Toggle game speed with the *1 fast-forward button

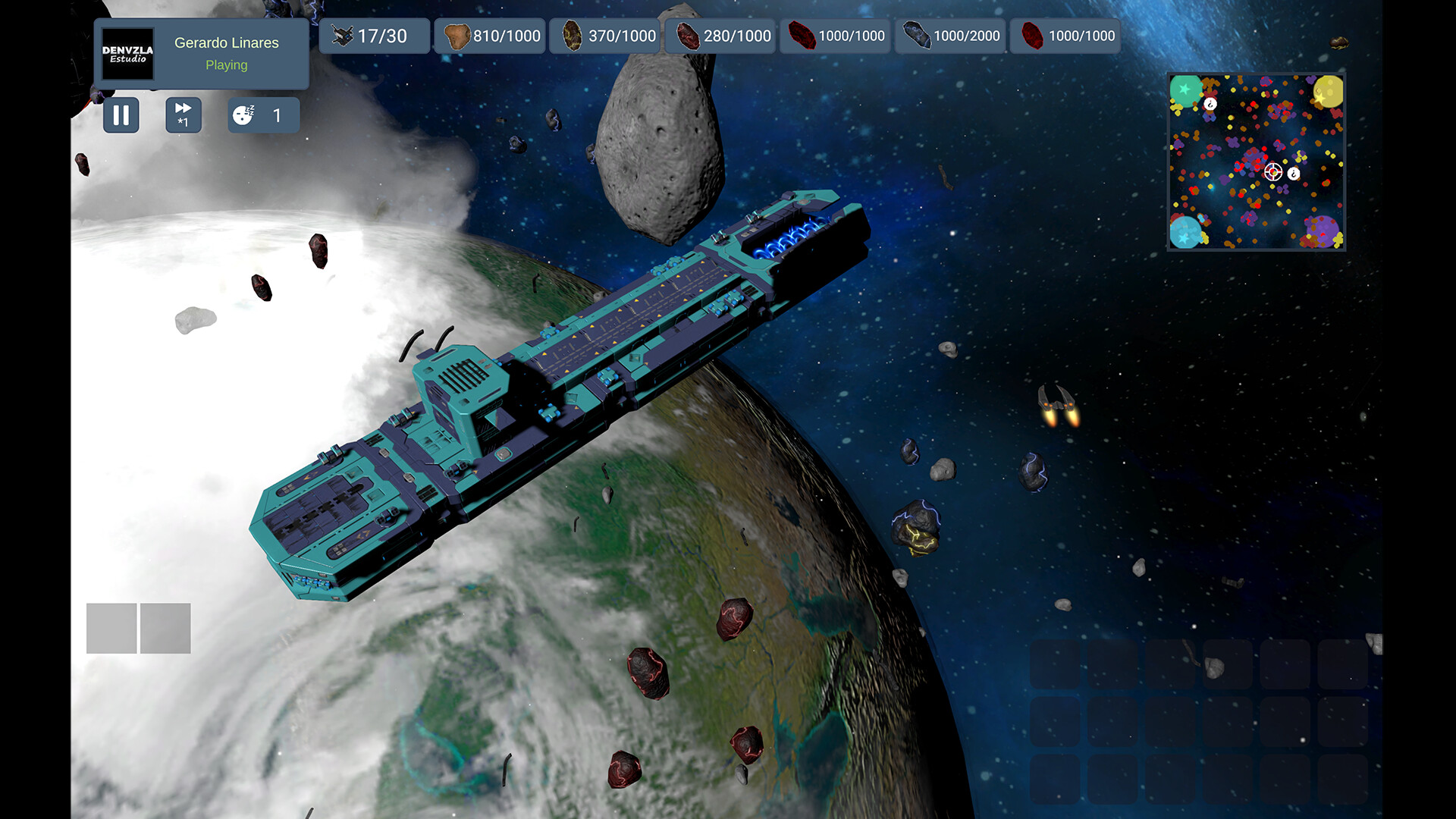click(x=183, y=115)
